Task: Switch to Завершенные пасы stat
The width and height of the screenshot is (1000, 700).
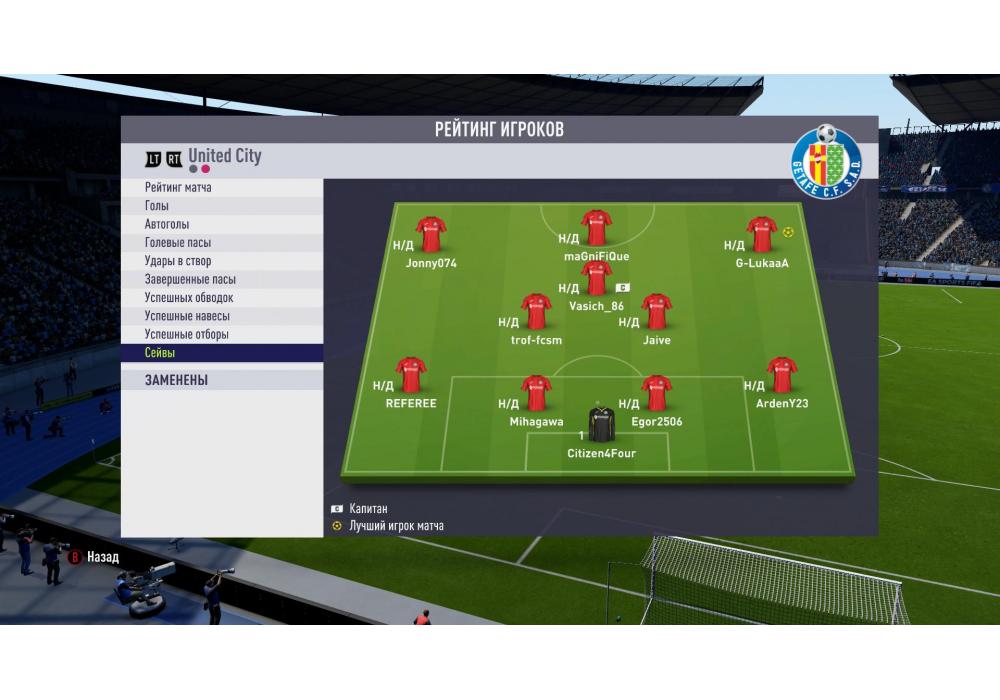Action: pyautogui.click(x=222, y=280)
